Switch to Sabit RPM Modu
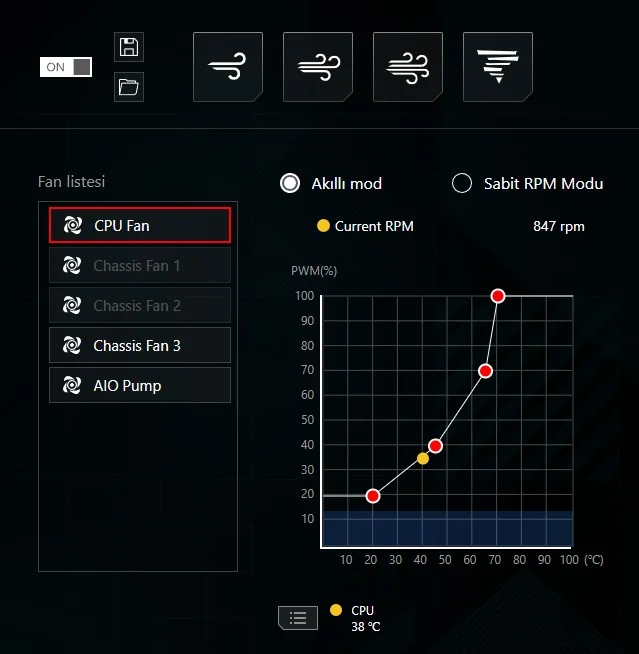The image size is (639, 654). coord(462,183)
